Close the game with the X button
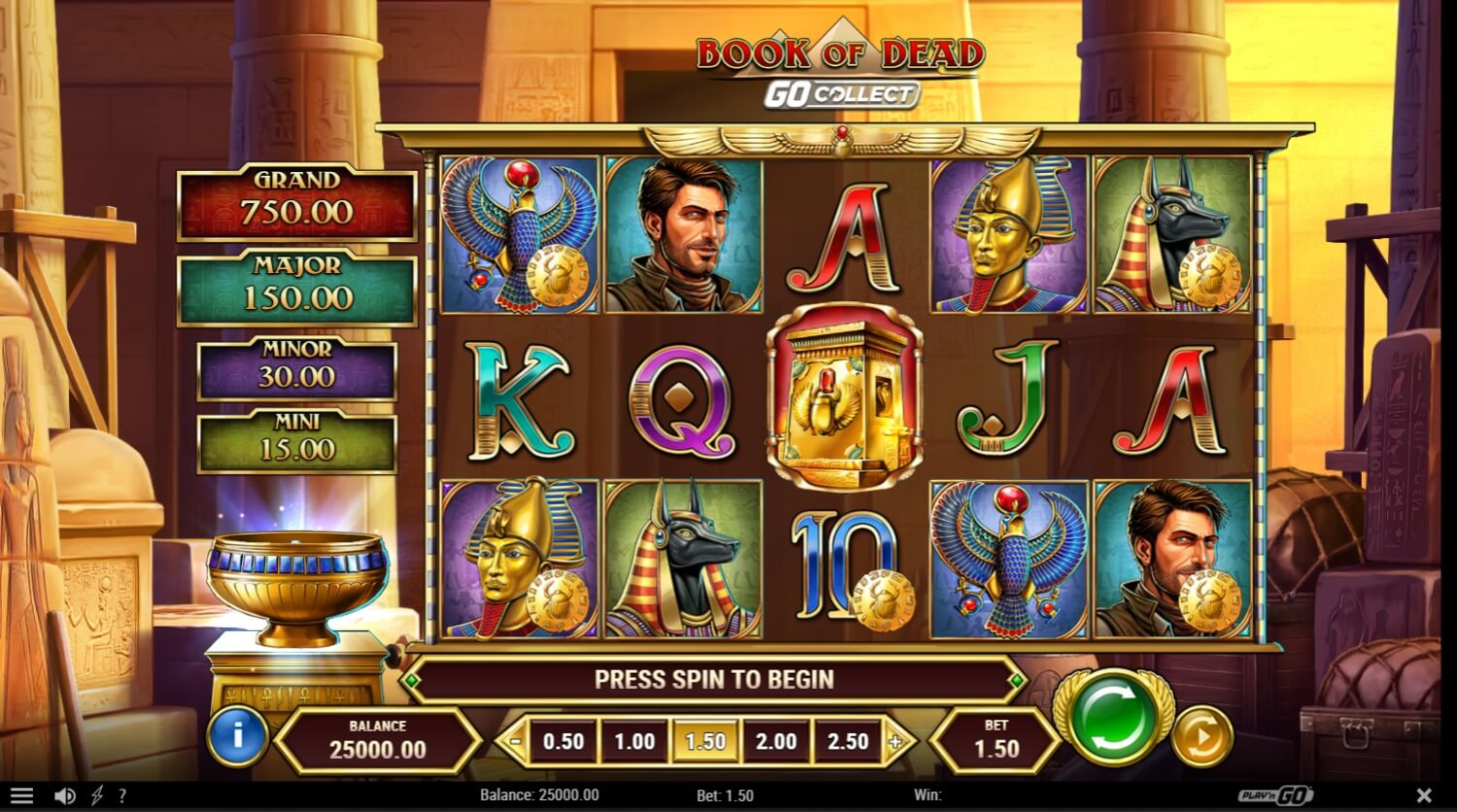The height and width of the screenshot is (812, 1457). pos(1424,795)
